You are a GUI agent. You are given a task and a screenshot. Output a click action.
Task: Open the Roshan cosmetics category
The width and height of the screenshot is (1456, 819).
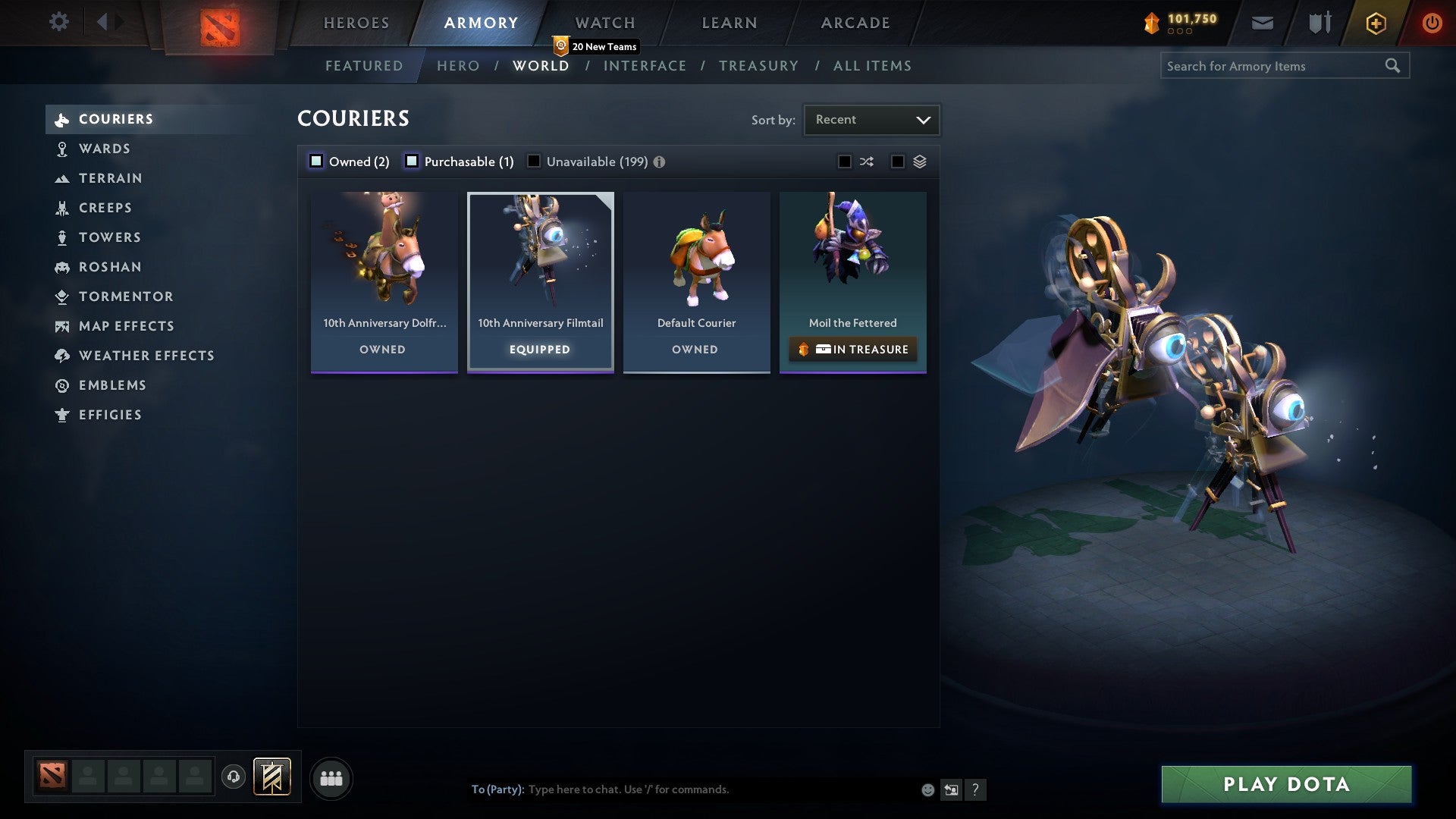[x=111, y=267]
